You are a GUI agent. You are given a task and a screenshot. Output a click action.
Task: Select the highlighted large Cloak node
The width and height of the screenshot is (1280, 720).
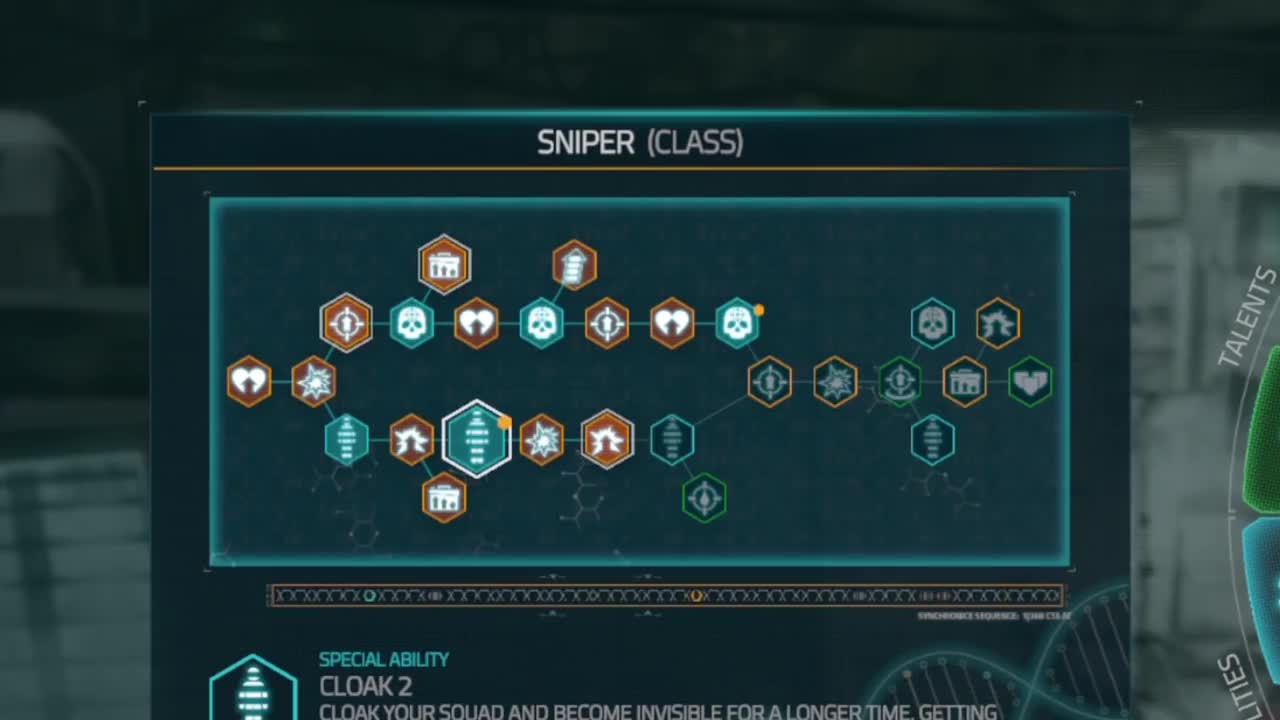pos(477,439)
